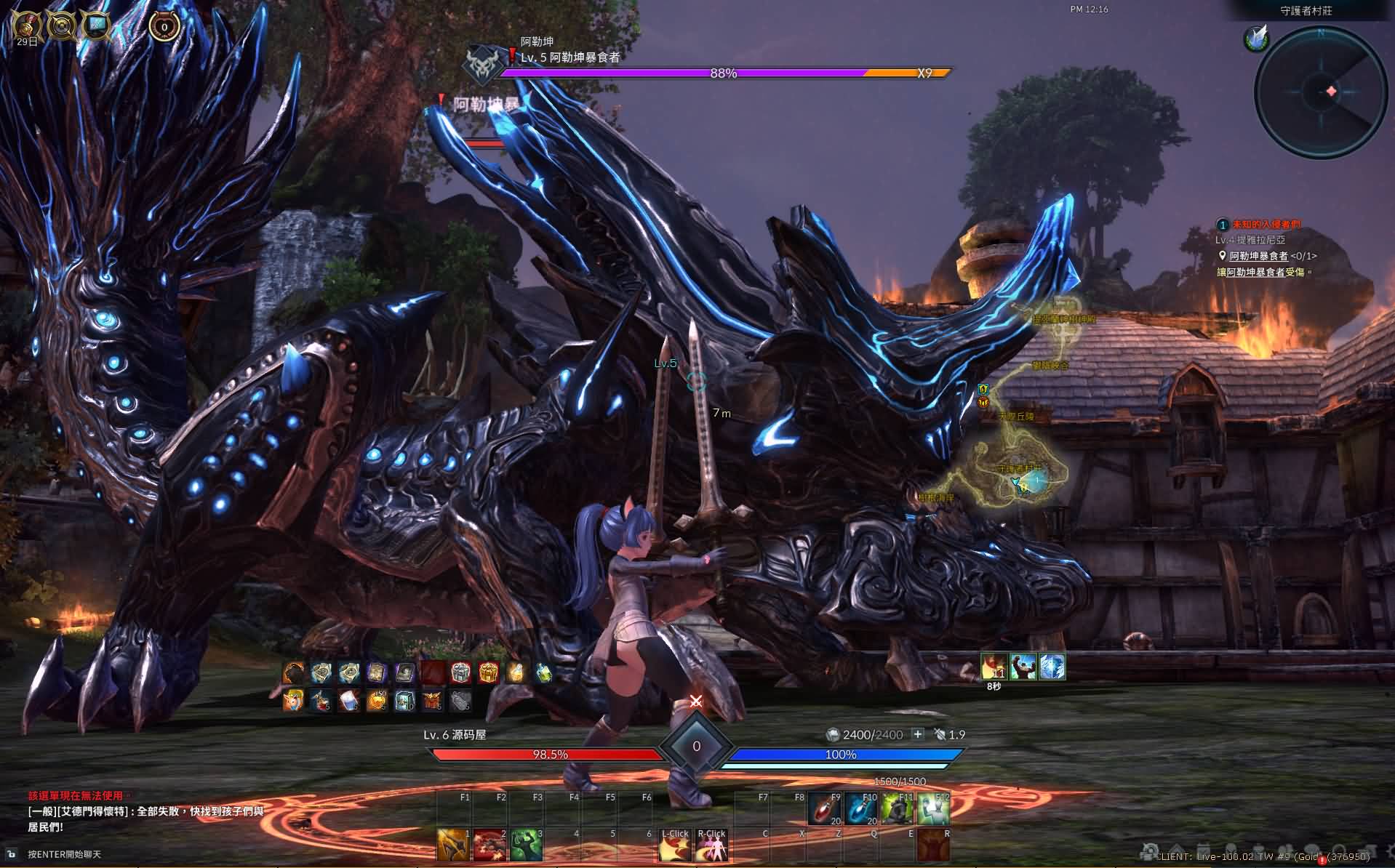Select the R-Click dodge skill
Image resolution: width=1395 pixels, height=868 pixels.
(711, 845)
